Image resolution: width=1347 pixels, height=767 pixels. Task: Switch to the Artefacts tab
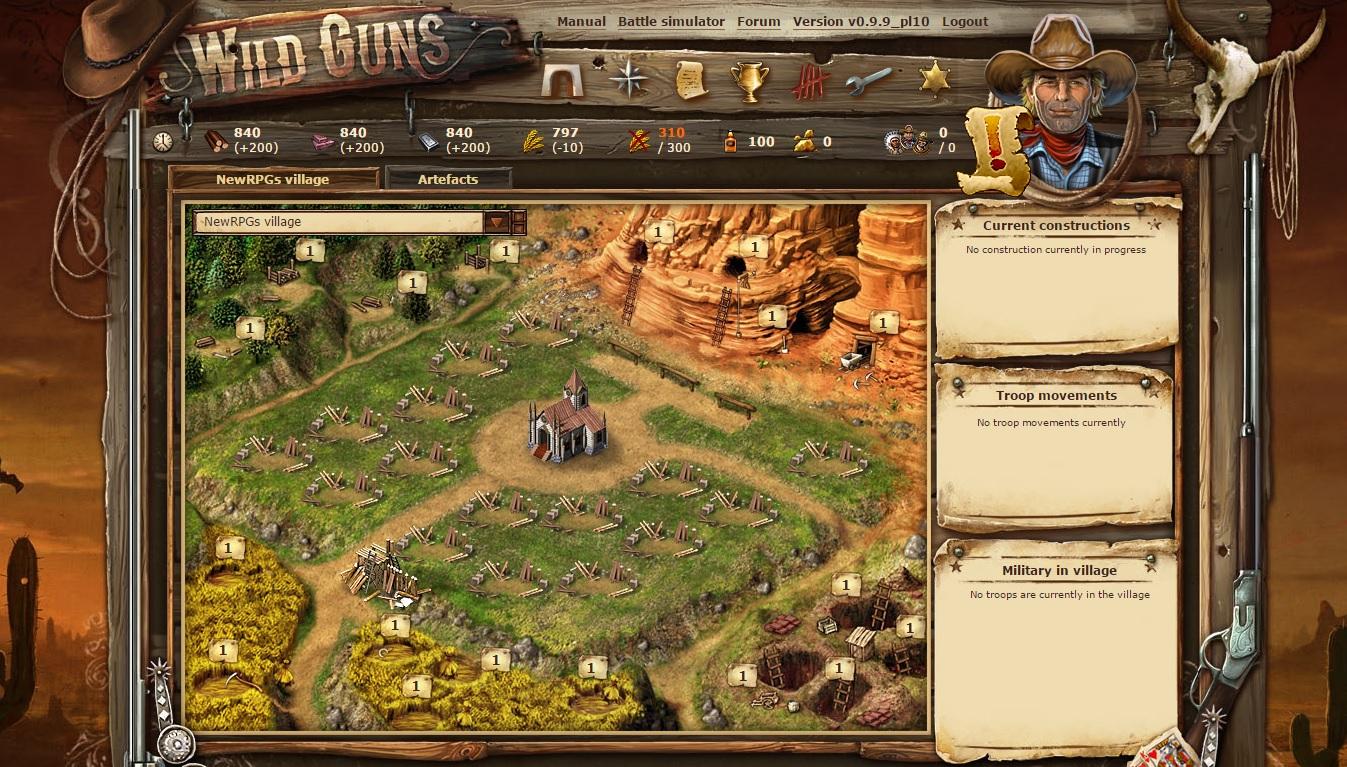pos(450,179)
